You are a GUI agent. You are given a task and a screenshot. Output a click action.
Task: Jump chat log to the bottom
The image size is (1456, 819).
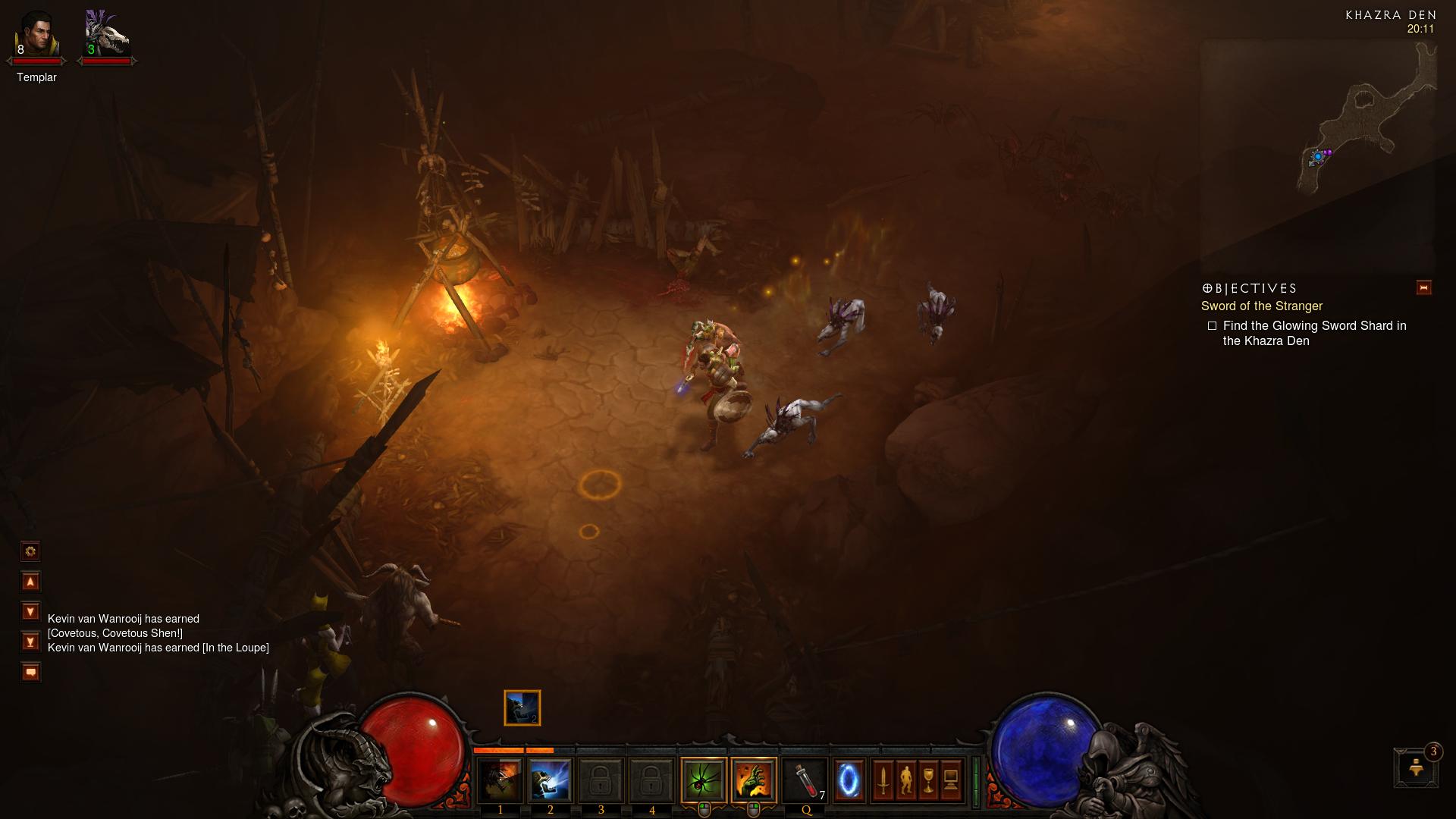pos(30,642)
